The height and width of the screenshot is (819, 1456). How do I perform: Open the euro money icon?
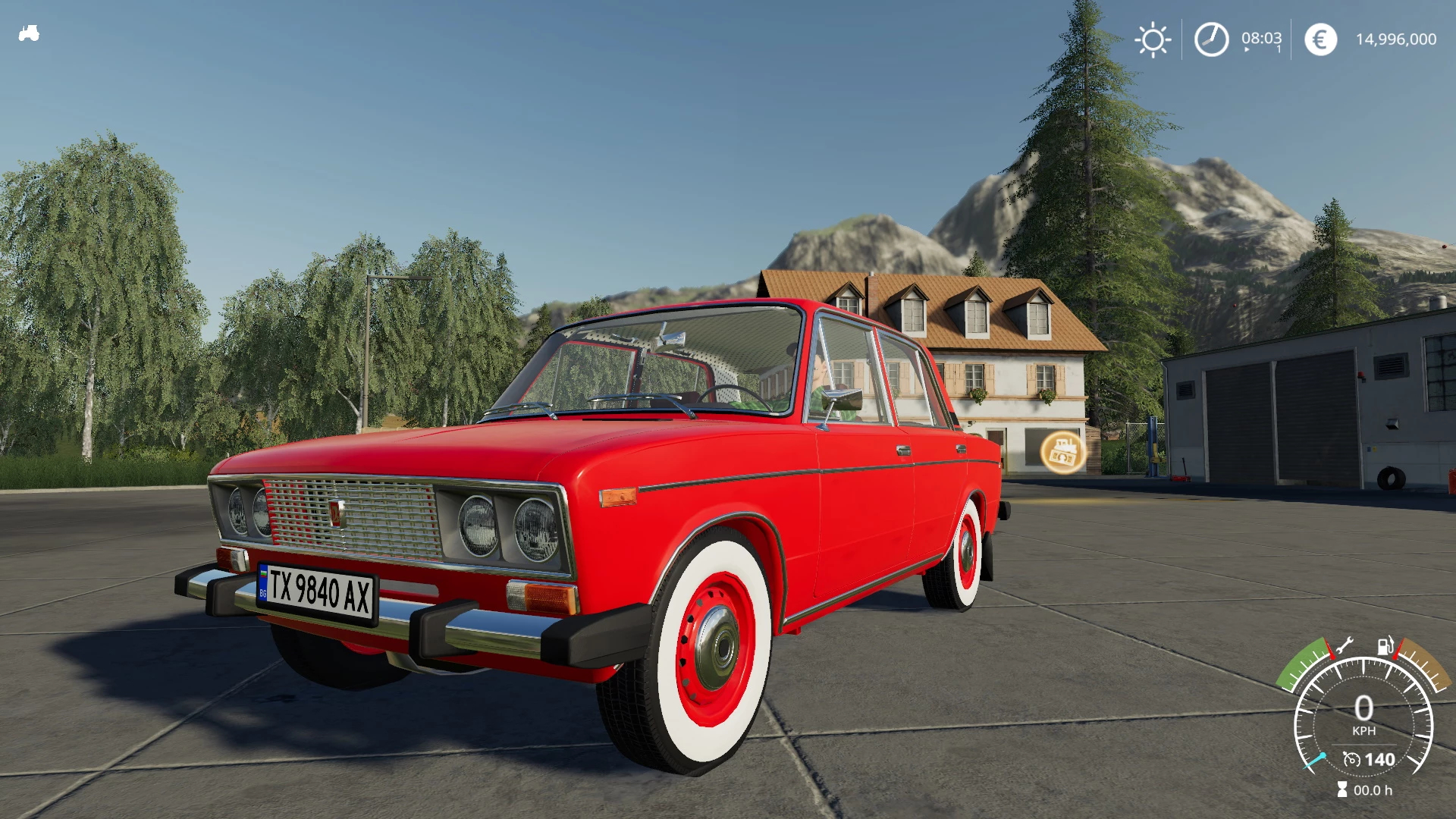pyautogui.click(x=1320, y=39)
